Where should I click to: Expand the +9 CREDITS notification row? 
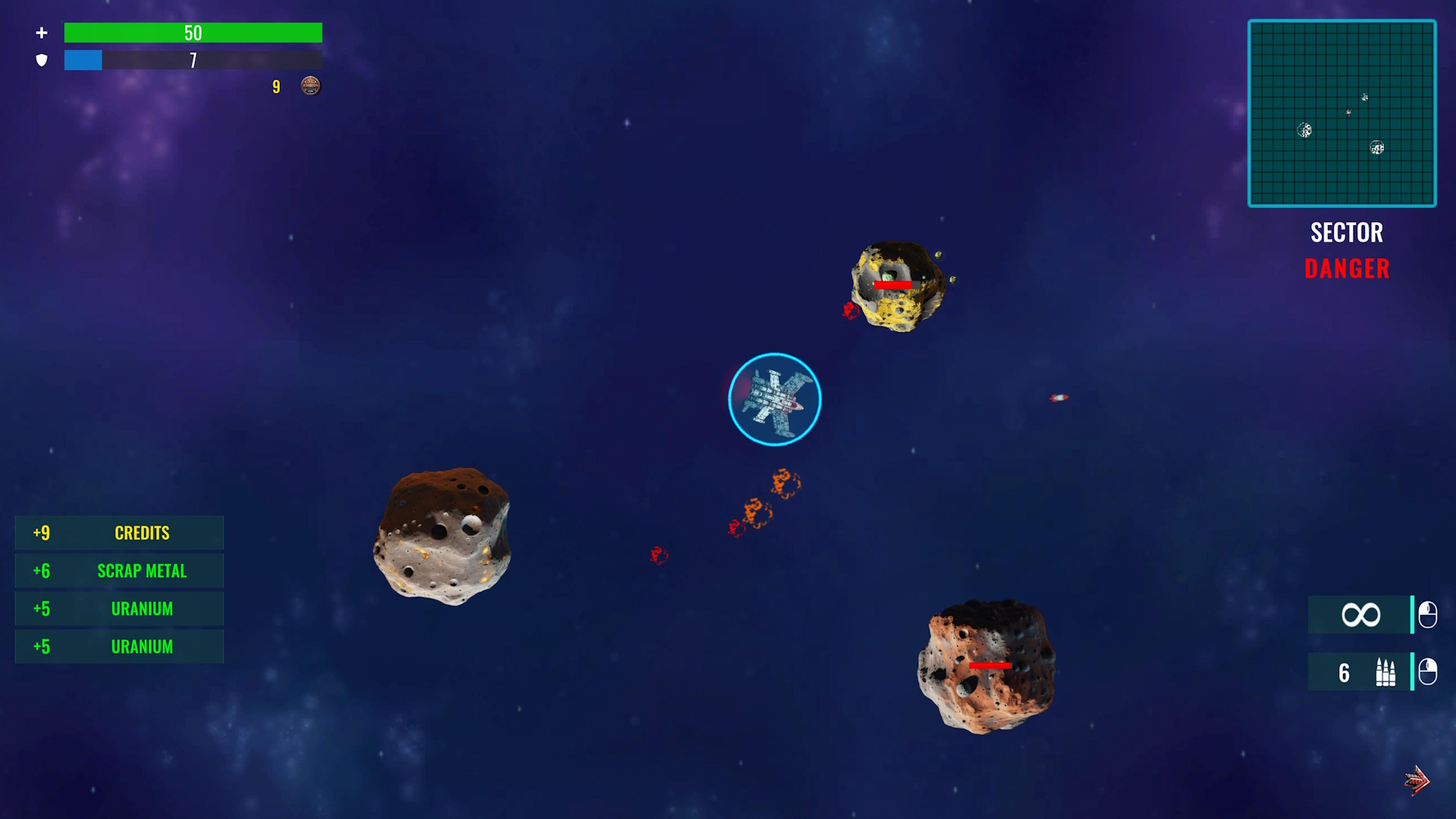(119, 532)
